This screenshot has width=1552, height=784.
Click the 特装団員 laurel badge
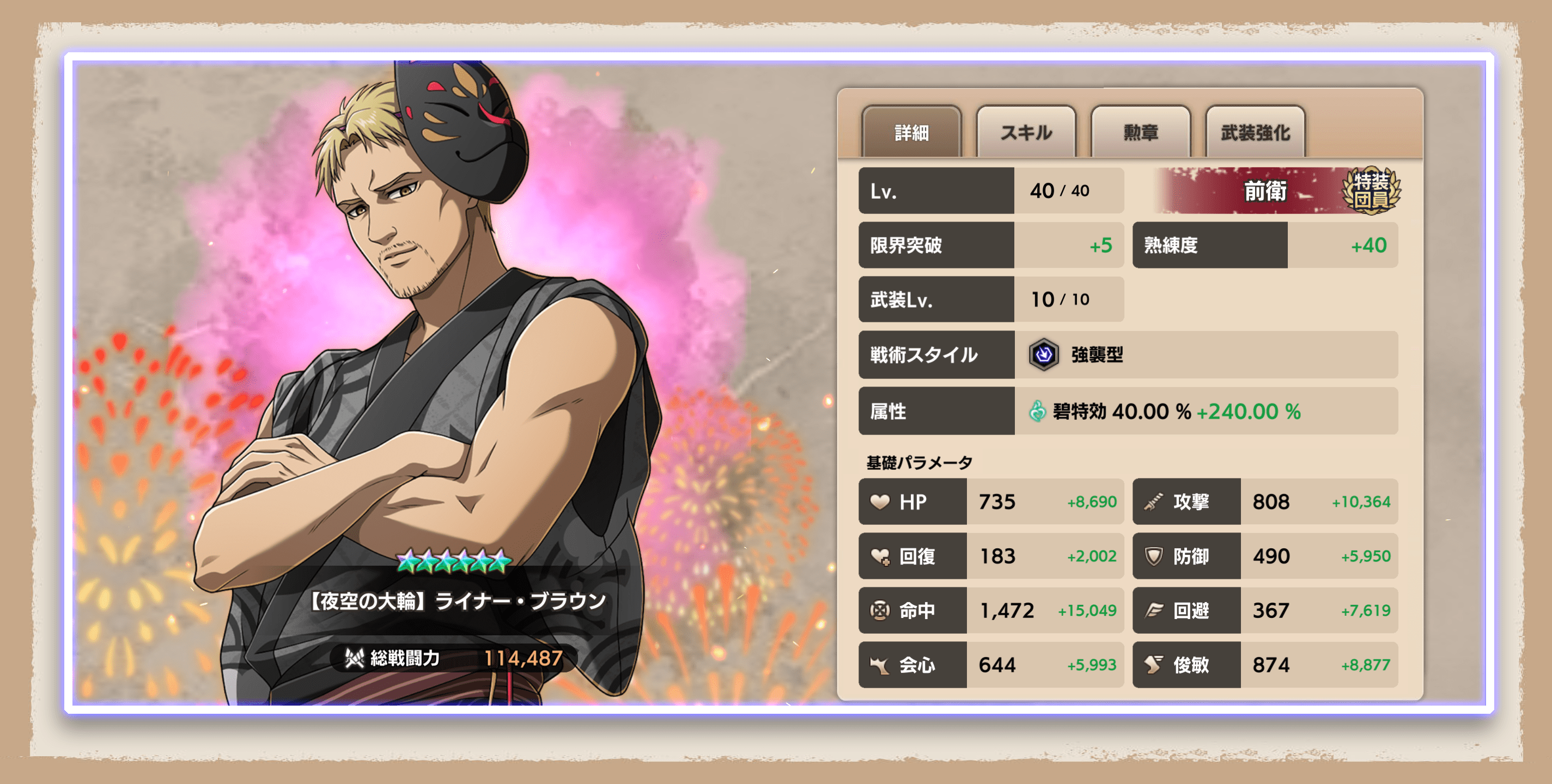pos(1371,190)
